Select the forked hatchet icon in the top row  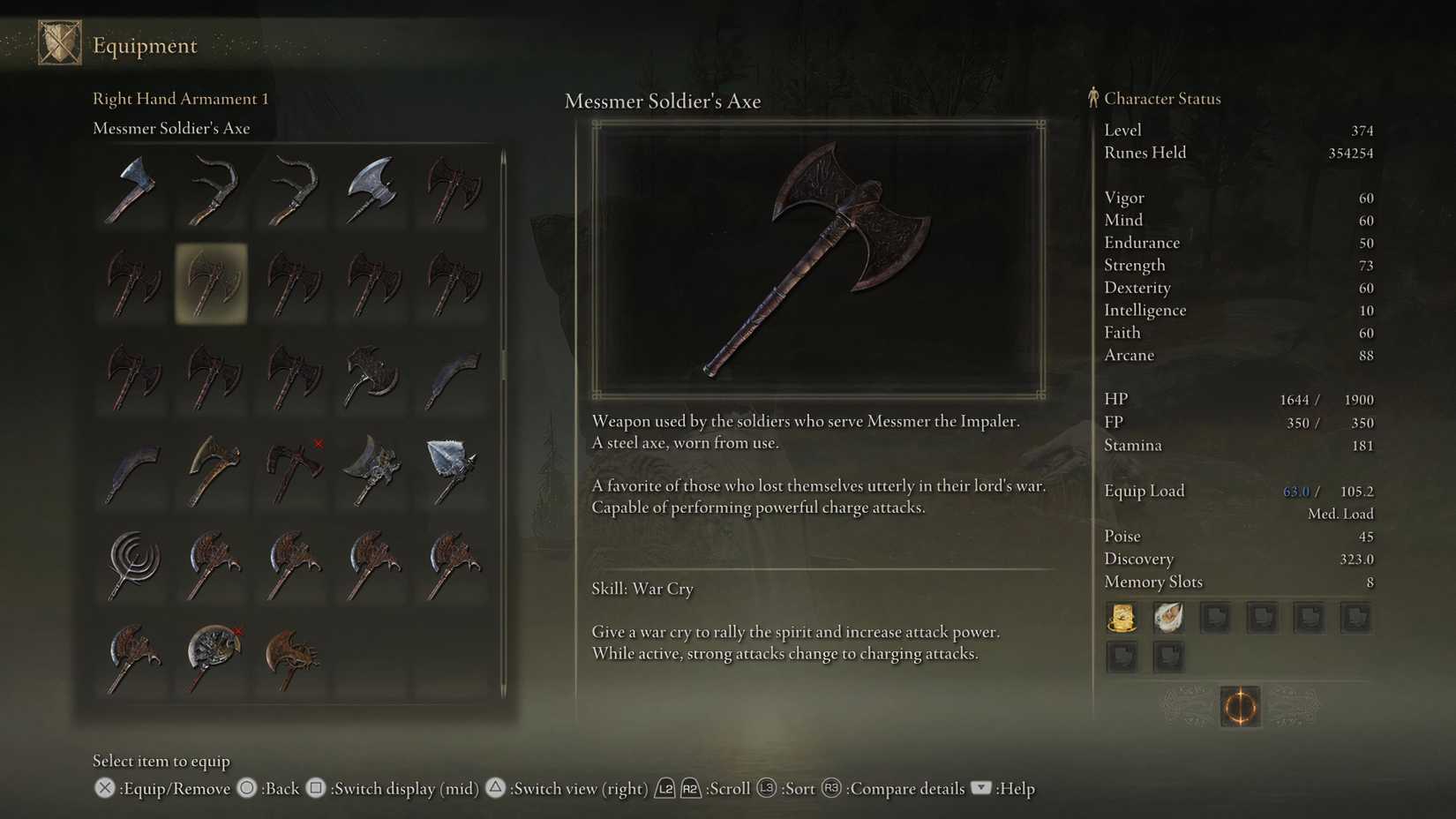tap(212, 190)
